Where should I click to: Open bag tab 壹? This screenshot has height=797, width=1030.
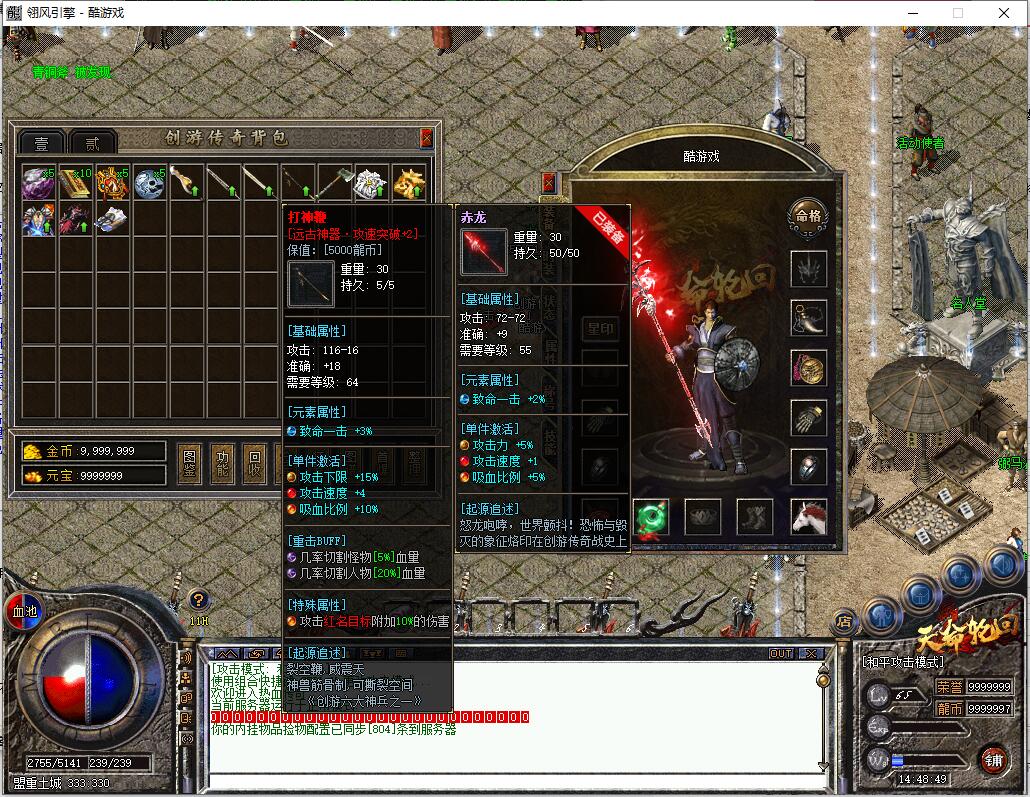pos(42,143)
